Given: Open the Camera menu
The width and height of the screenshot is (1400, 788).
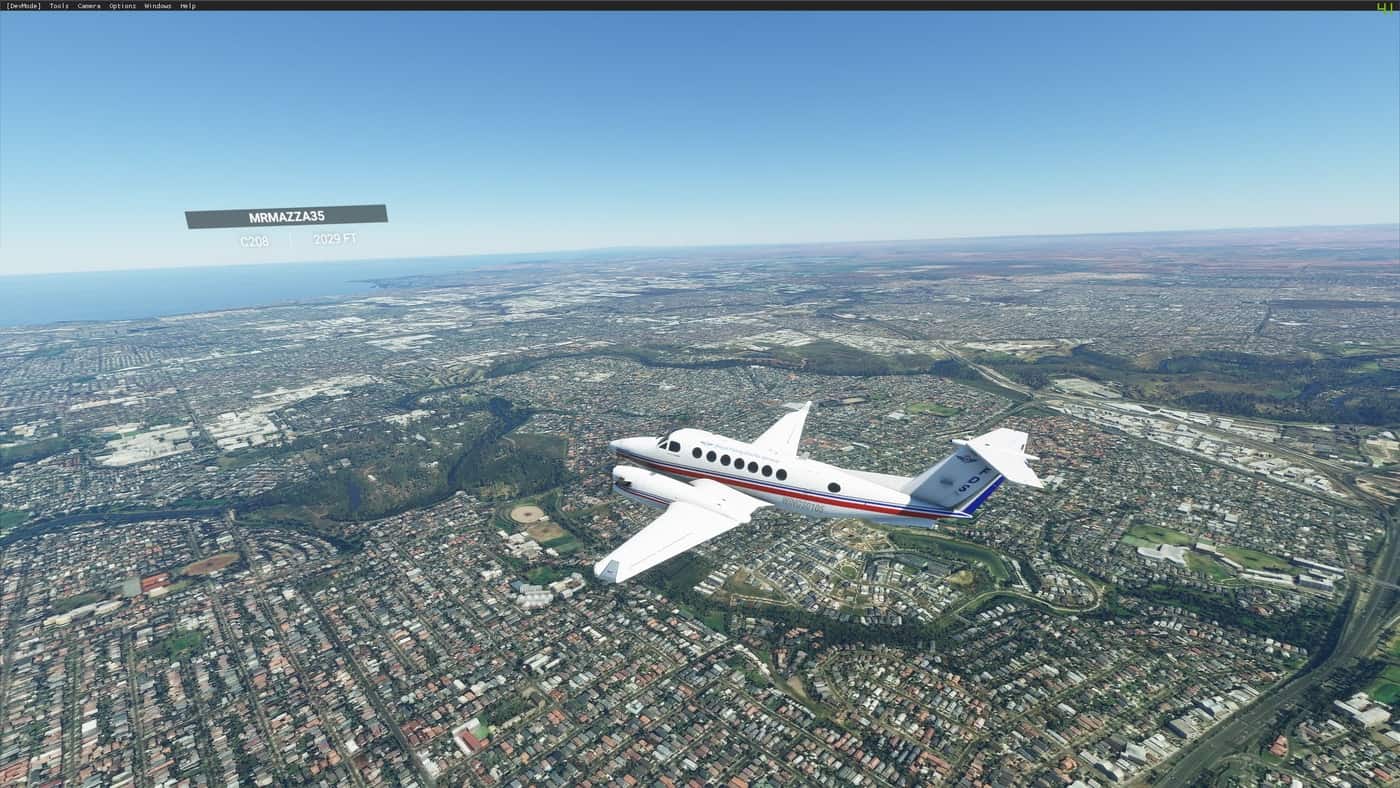Looking at the screenshot, I should coord(89,6).
